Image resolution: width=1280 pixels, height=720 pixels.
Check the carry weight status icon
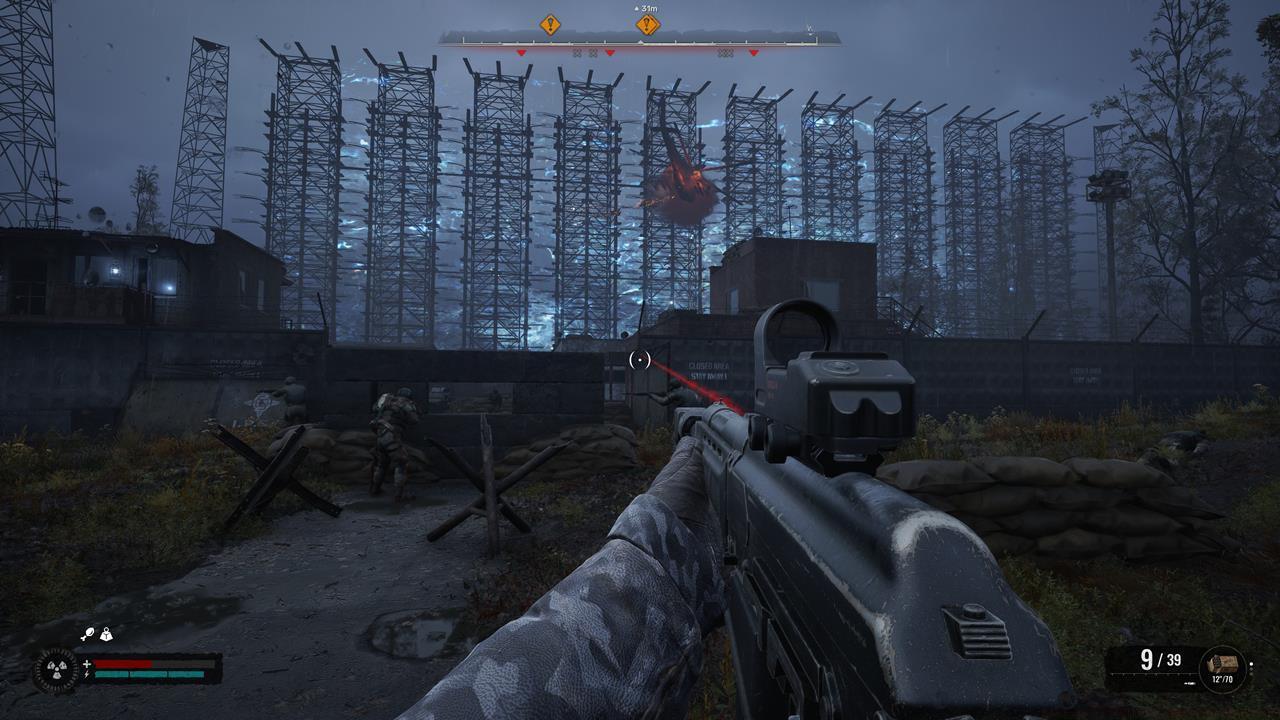tap(106, 634)
